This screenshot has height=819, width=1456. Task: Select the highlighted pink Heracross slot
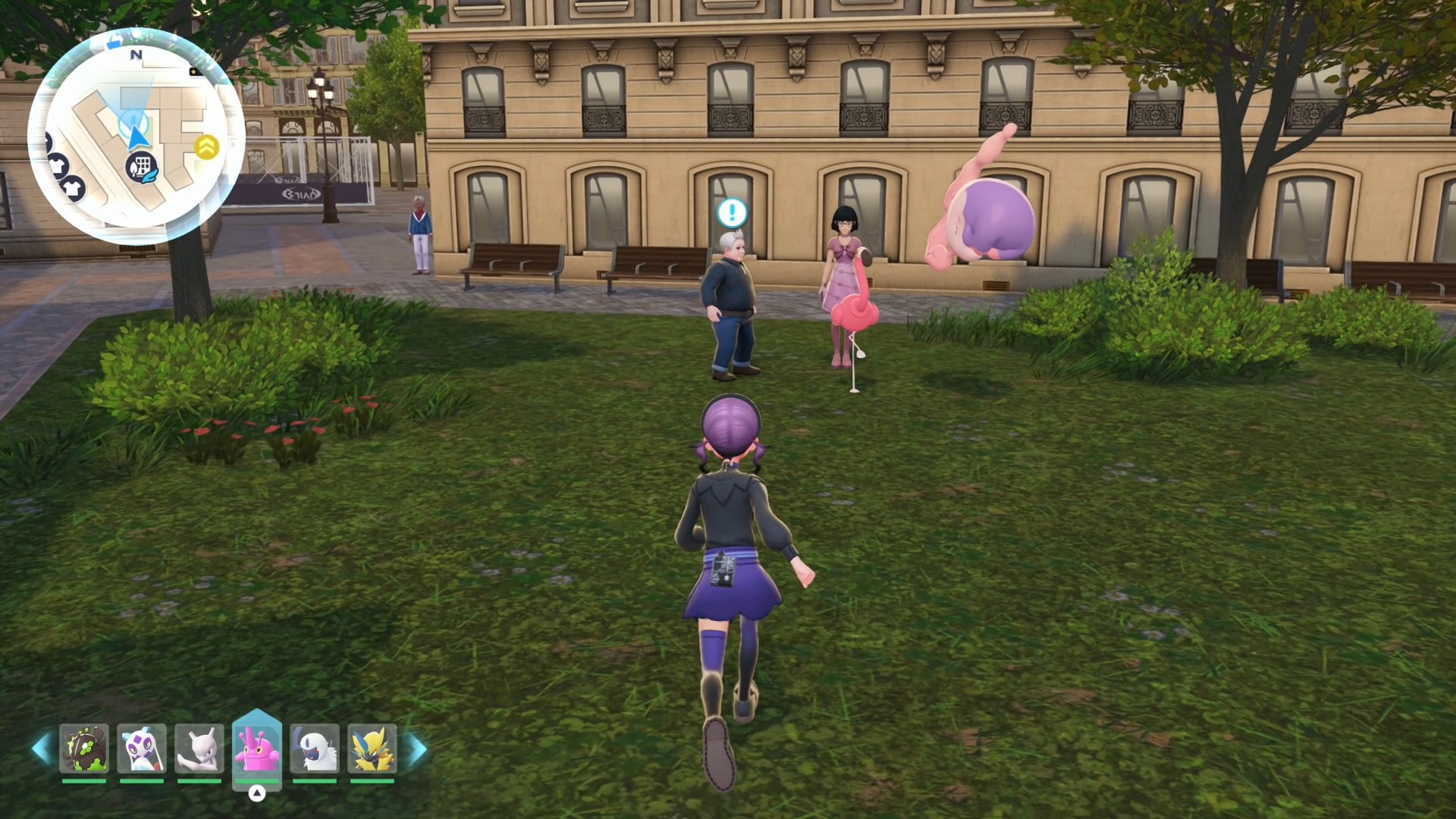[x=257, y=748]
